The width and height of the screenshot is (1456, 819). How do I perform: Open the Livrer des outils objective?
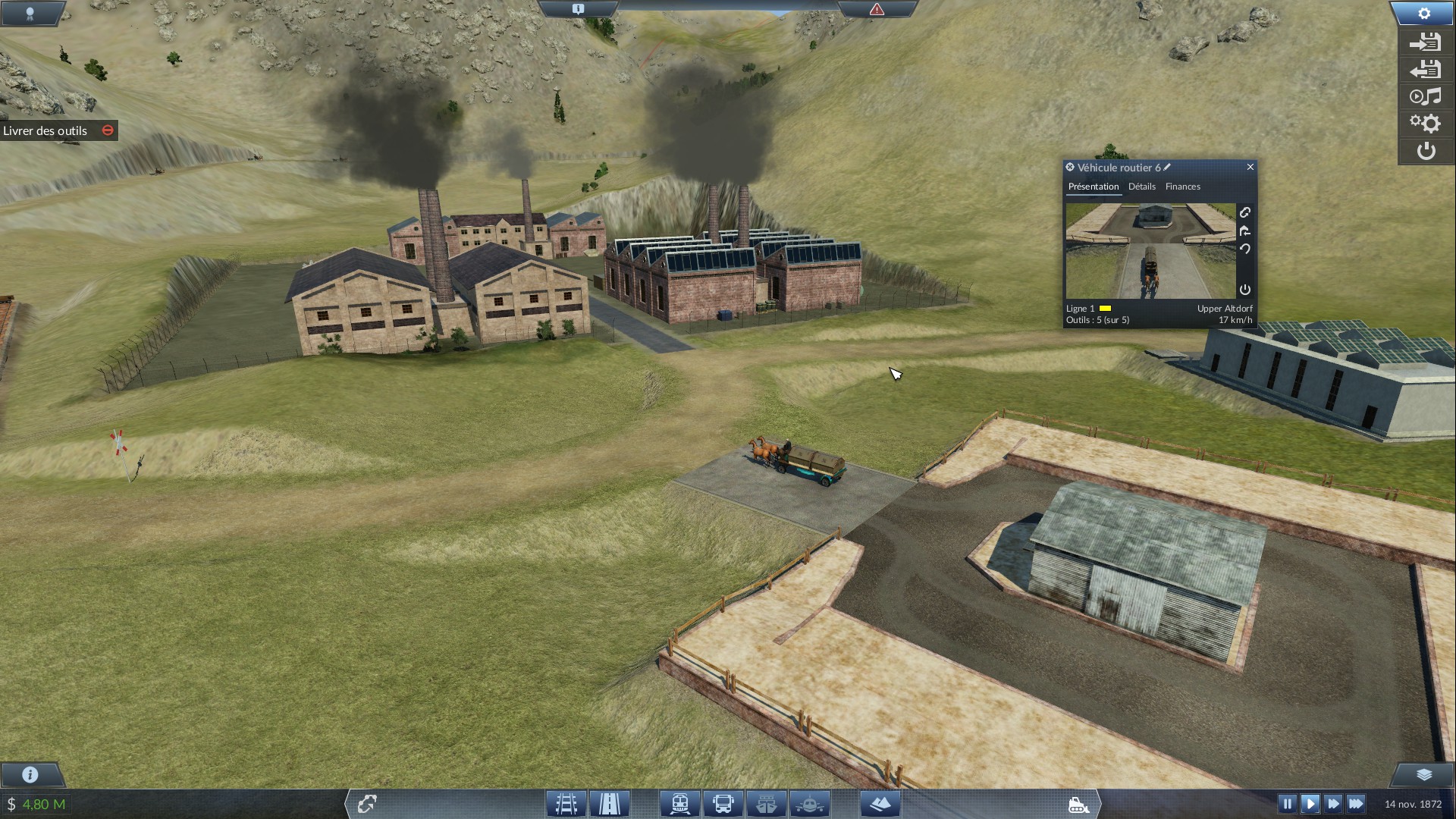pos(45,130)
